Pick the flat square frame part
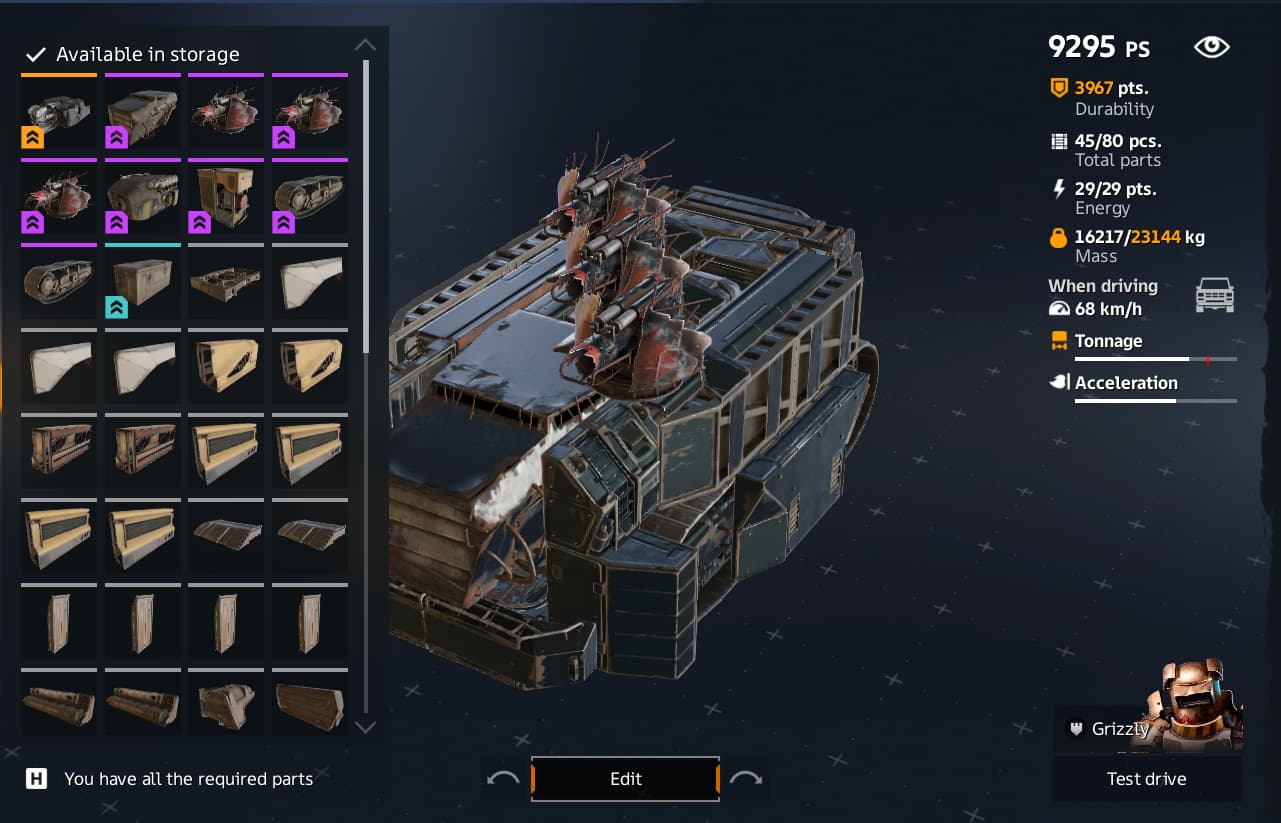 click(226, 283)
